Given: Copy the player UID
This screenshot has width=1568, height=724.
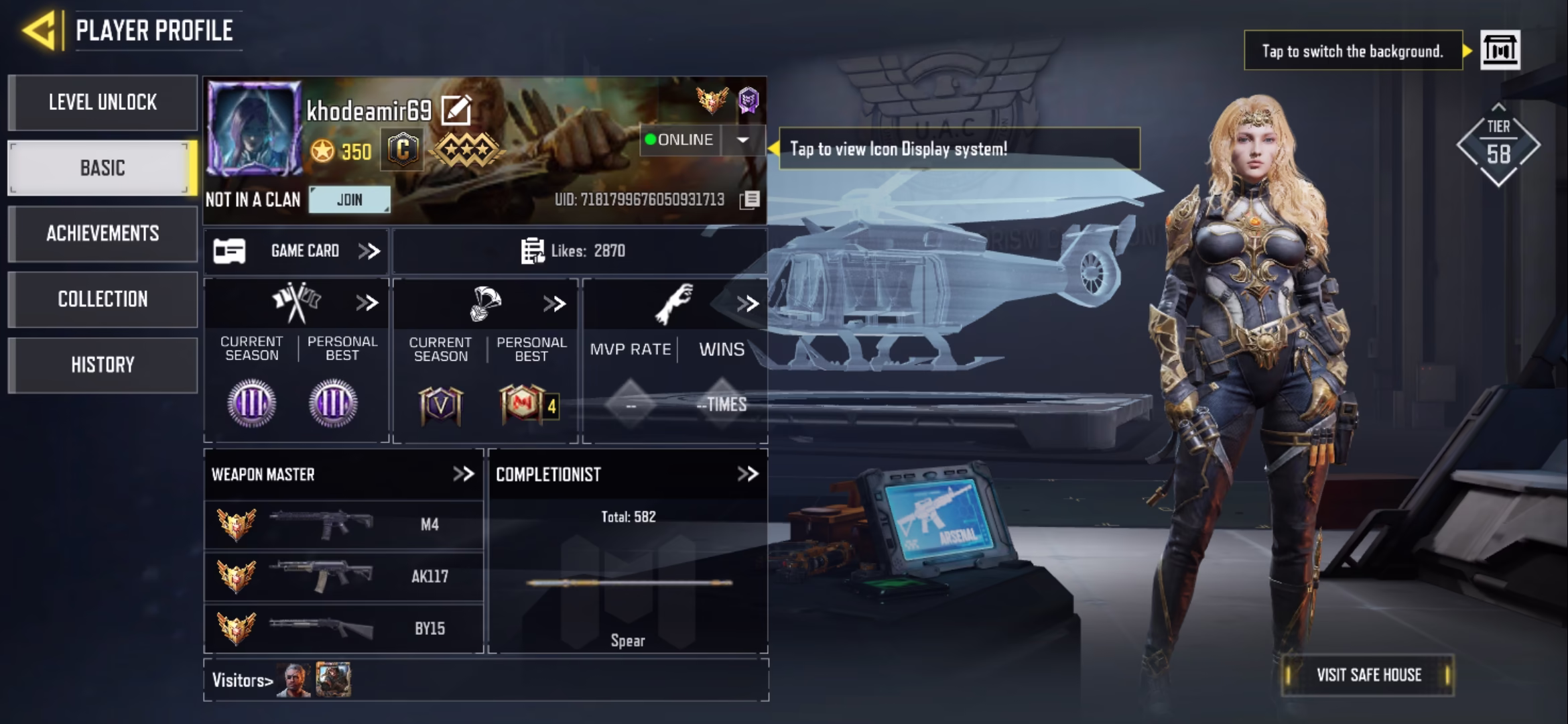Looking at the screenshot, I should [x=750, y=200].
